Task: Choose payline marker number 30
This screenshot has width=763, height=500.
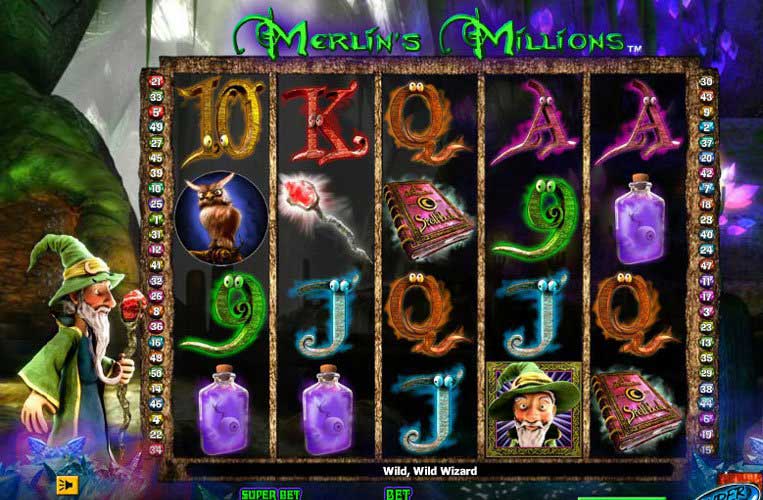Action: pyautogui.click(x=707, y=82)
